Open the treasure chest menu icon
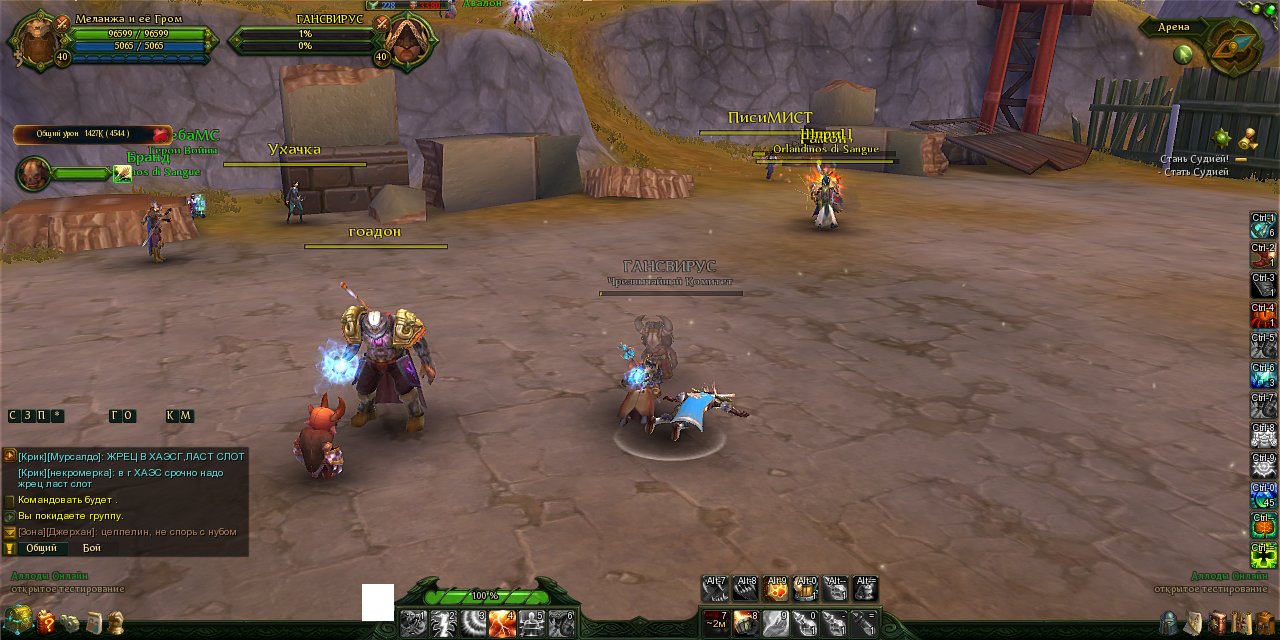This screenshot has width=1280, height=640. 17,621
